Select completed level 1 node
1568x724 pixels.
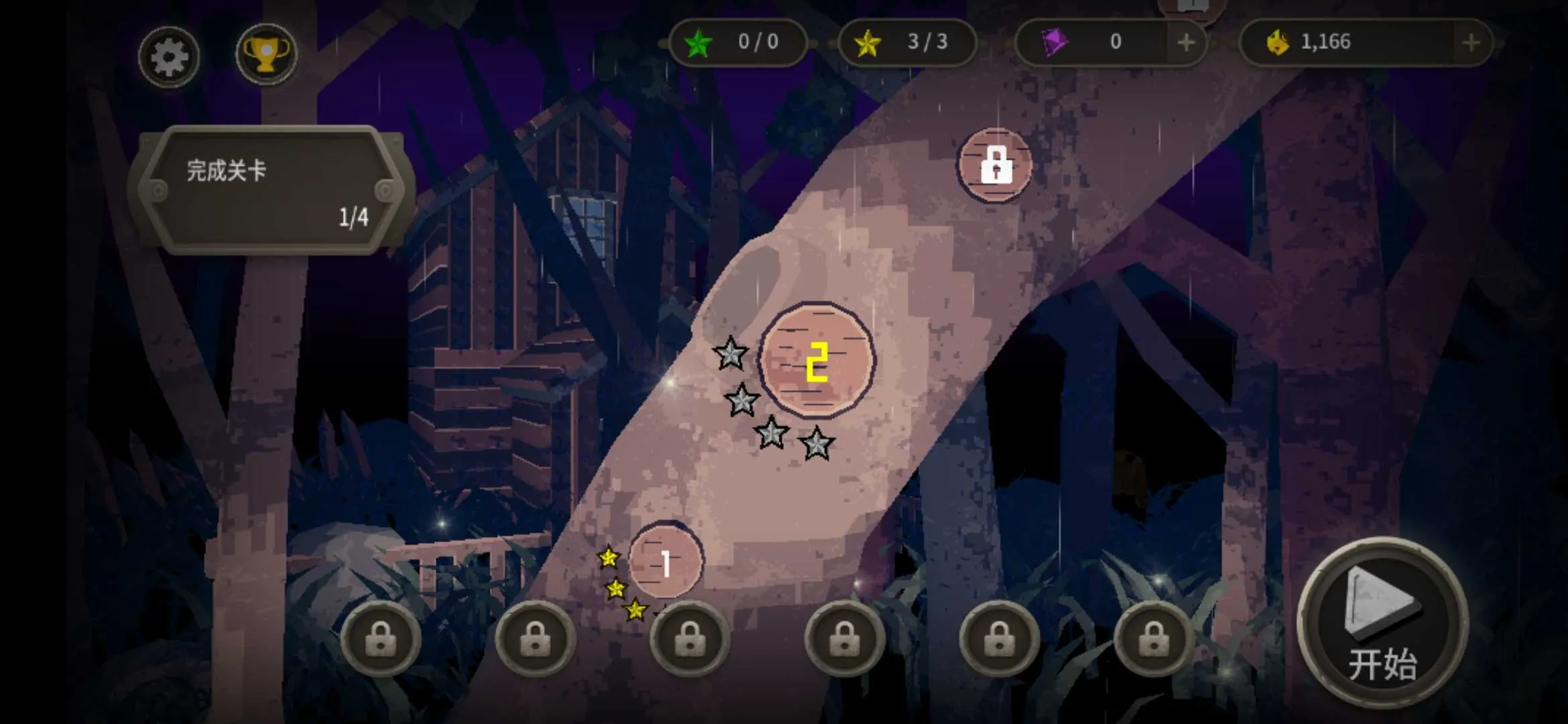point(665,562)
